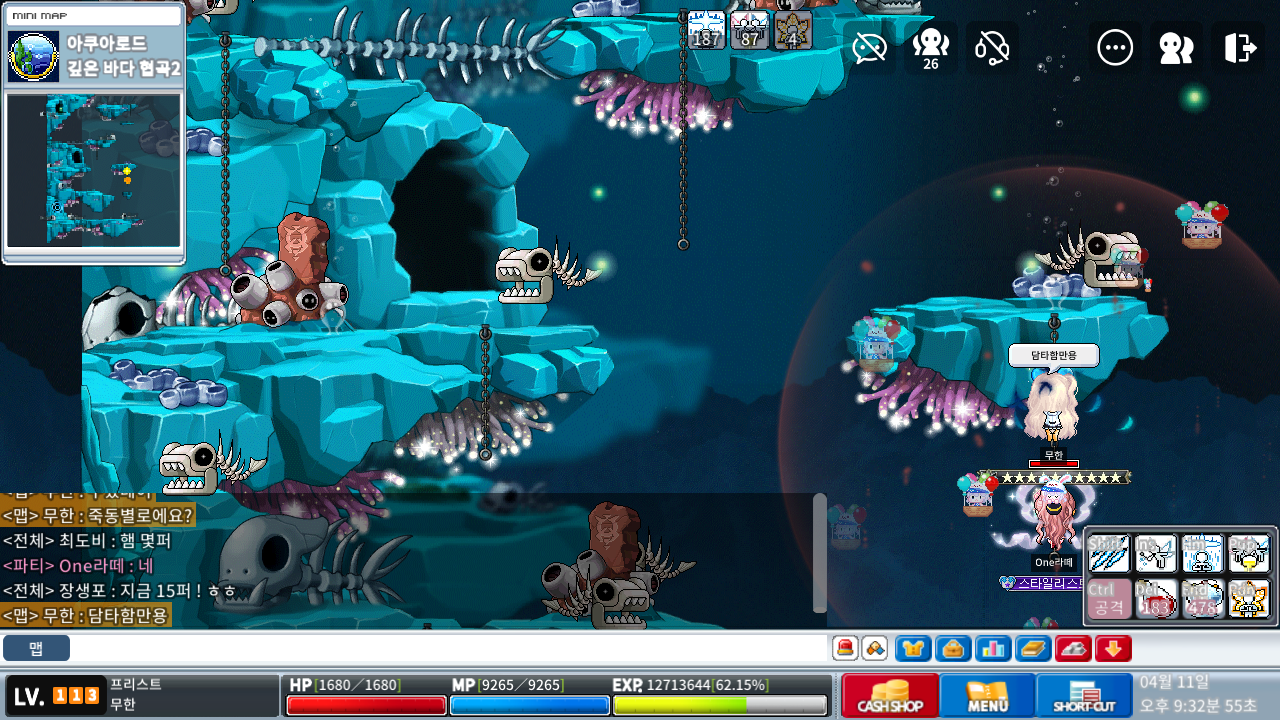Click the red down-arrow button
The width and height of the screenshot is (1280, 720).
[x=1113, y=648]
